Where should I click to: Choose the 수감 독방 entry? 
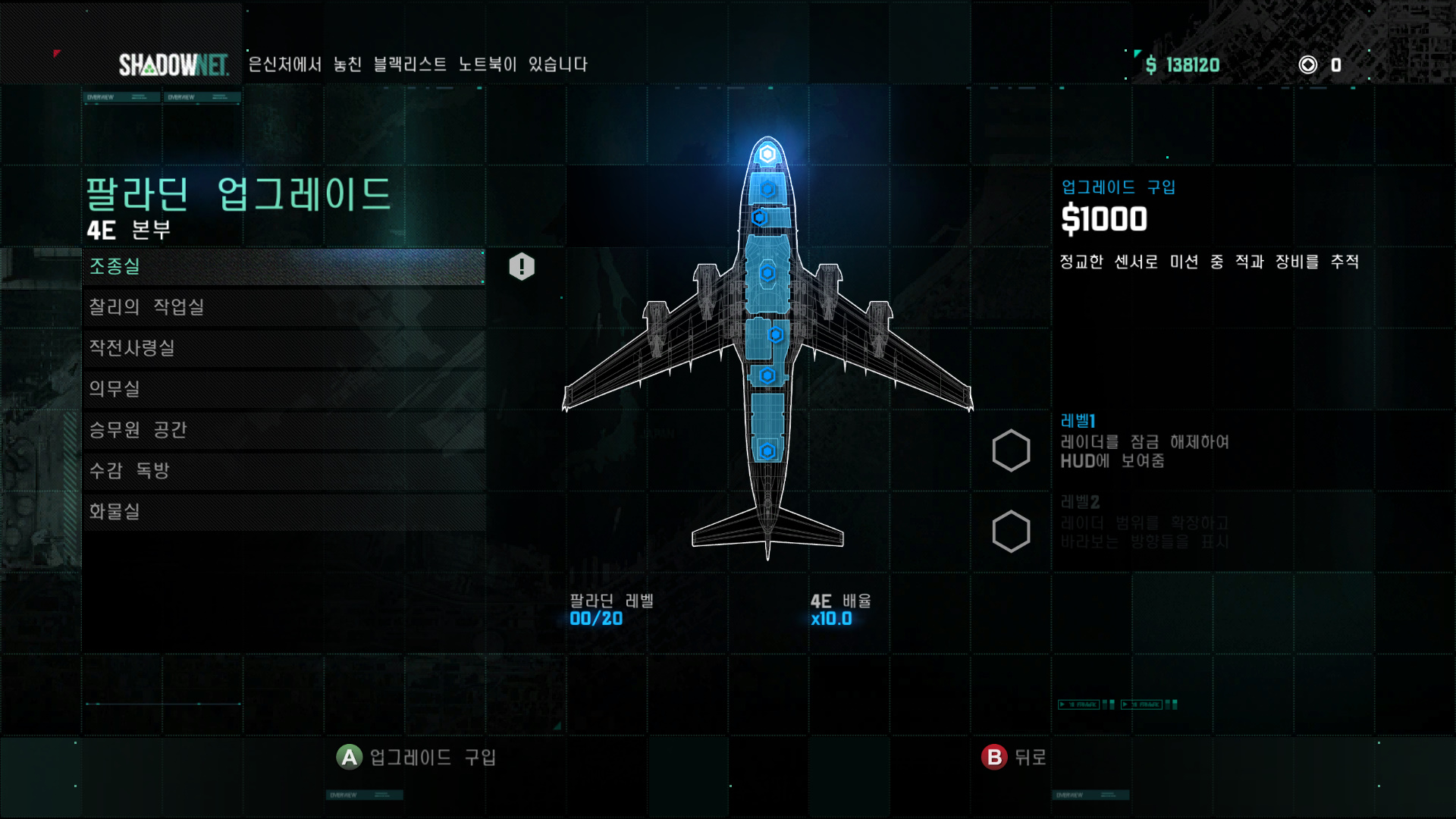point(284,471)
